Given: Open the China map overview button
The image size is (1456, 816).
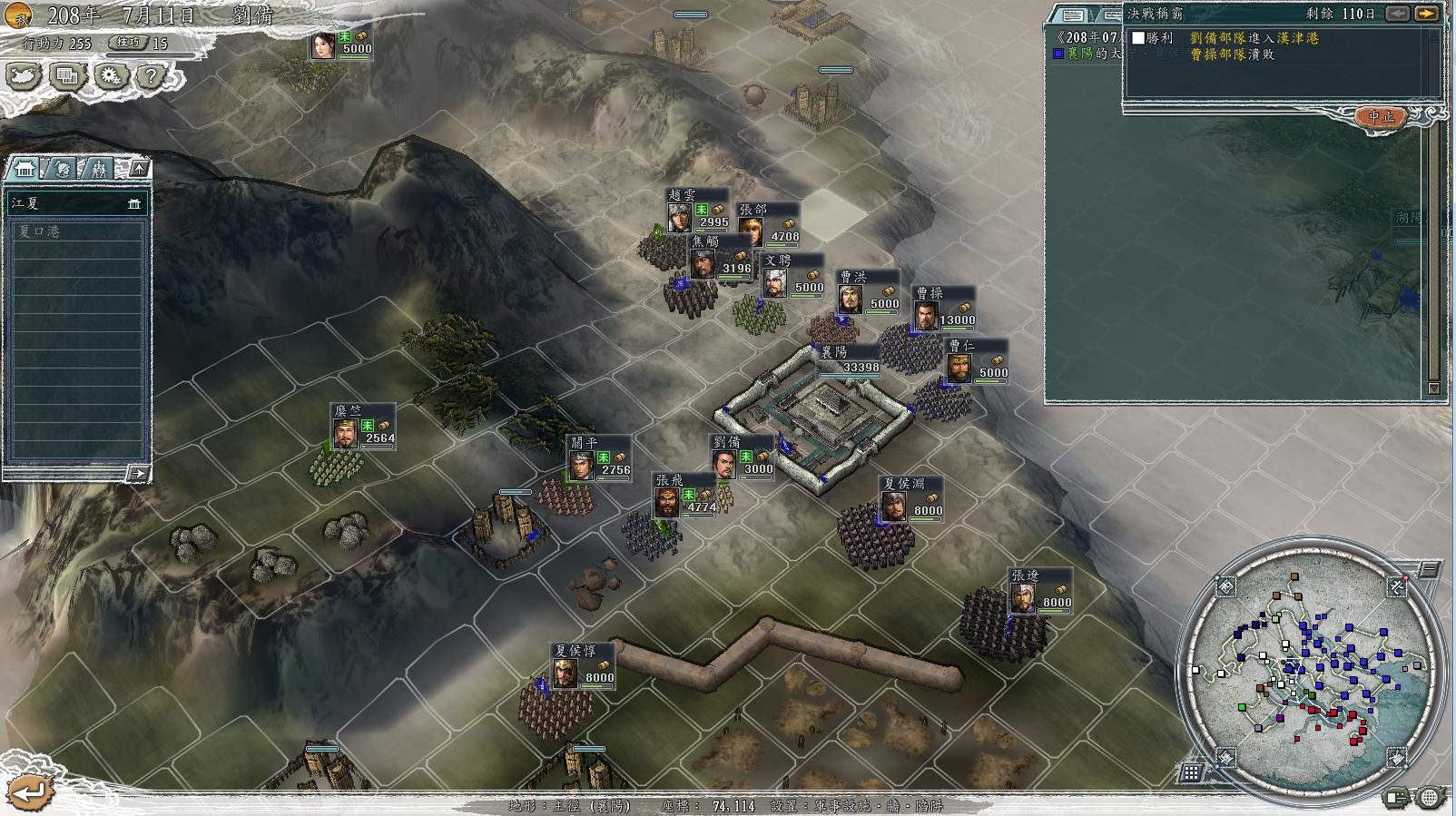Looking at the screenshot, I should pos(24,76).
